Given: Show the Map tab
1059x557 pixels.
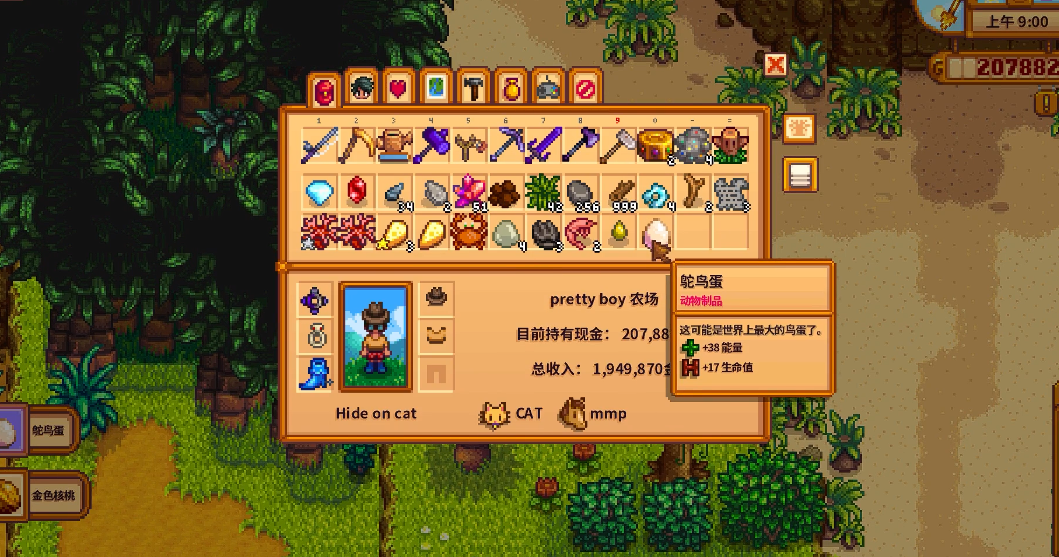Looking at the screenshot, I should point(434,88).
